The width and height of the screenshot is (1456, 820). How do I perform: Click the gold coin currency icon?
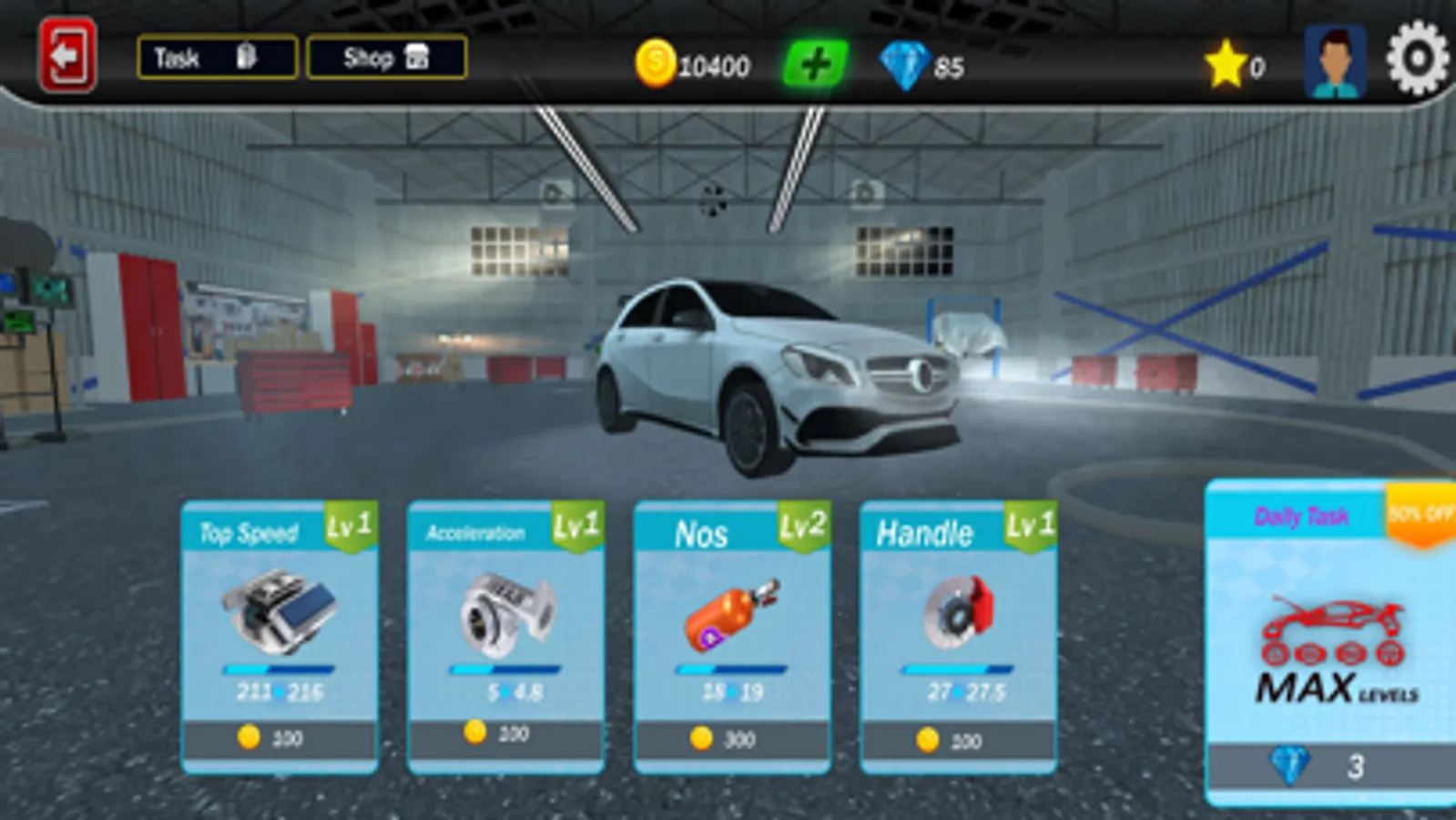(657, 64)
